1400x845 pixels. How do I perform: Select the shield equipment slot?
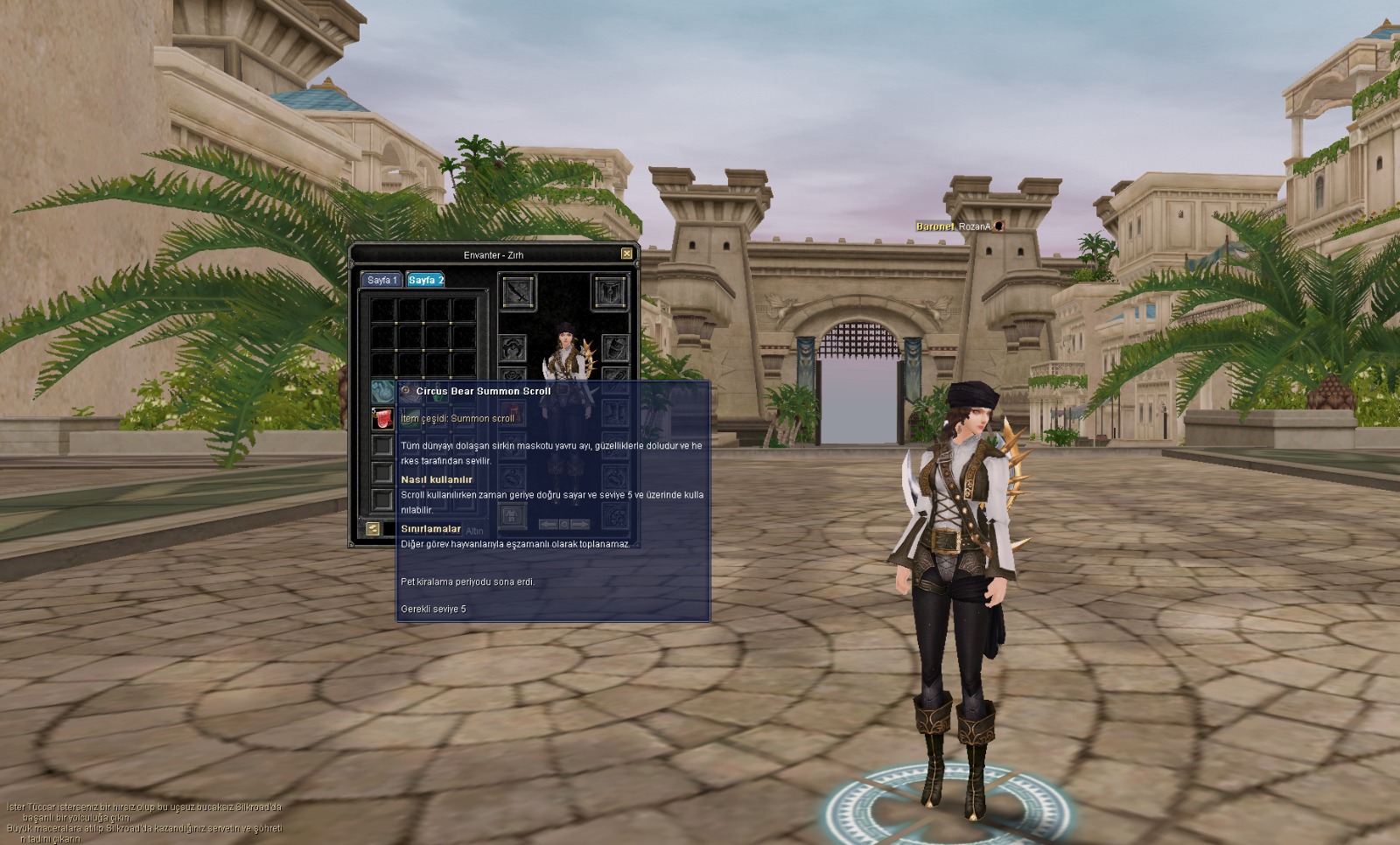[x=610, y=292]
